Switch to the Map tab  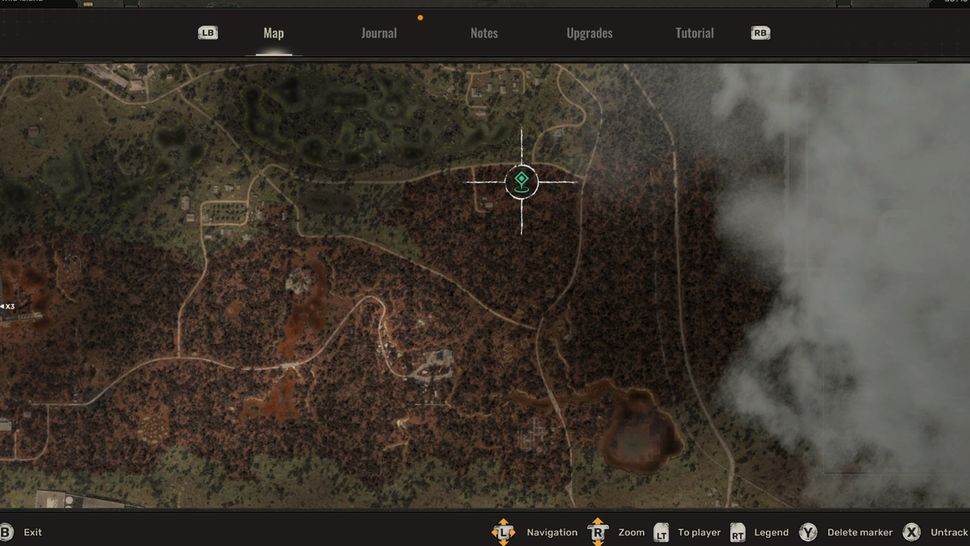273,33
